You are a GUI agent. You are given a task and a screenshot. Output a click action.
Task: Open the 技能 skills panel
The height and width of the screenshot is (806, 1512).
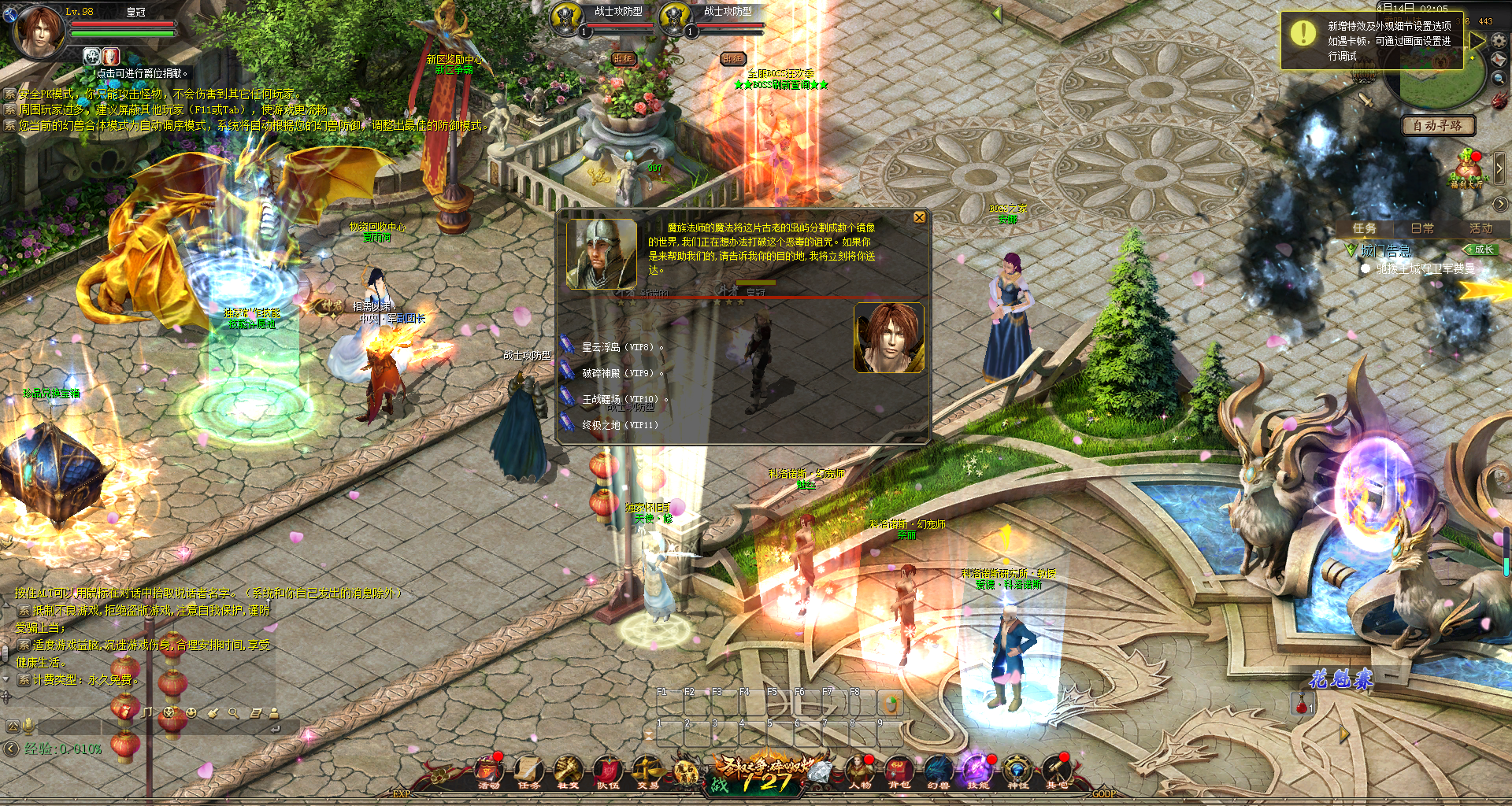coord(977,771)
